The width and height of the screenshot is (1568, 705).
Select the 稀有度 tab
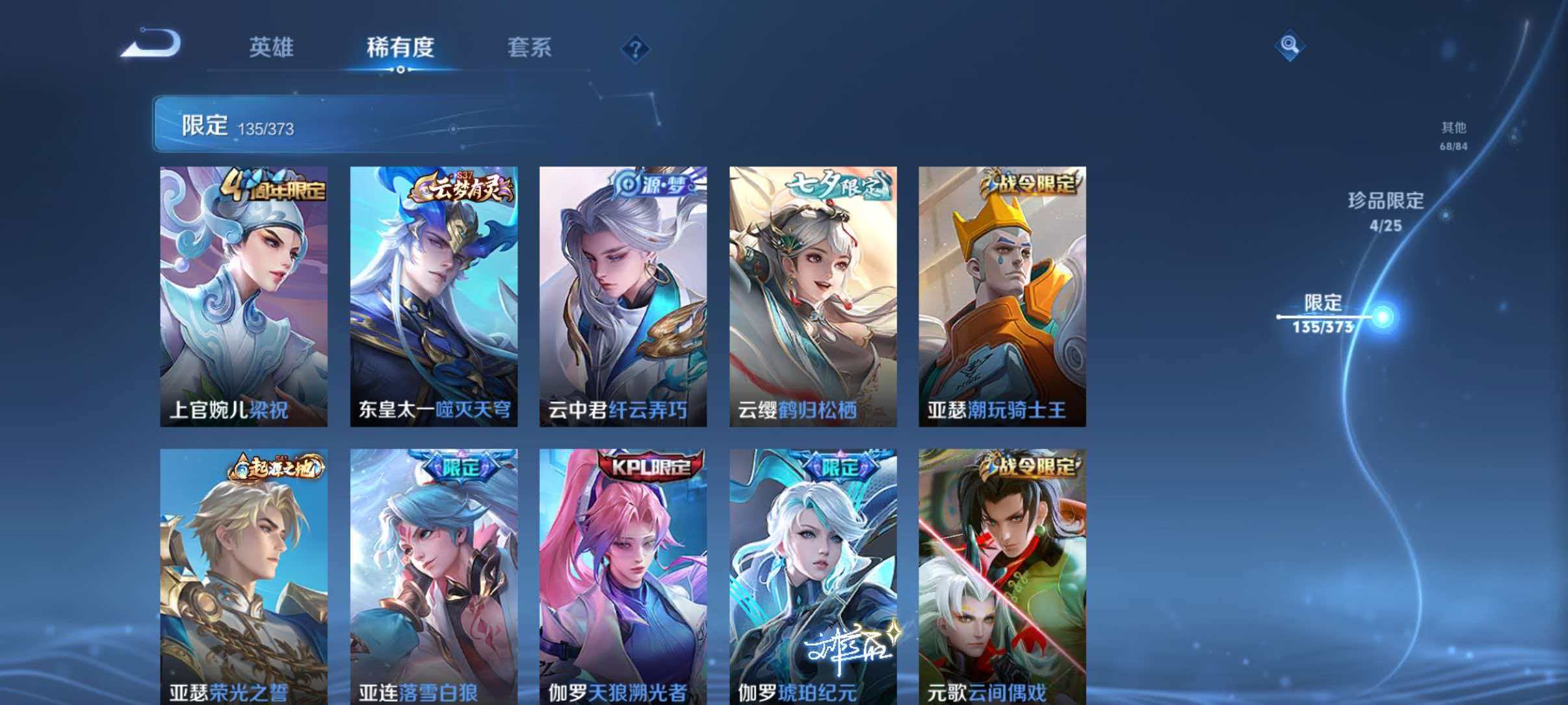coord(401,47)
